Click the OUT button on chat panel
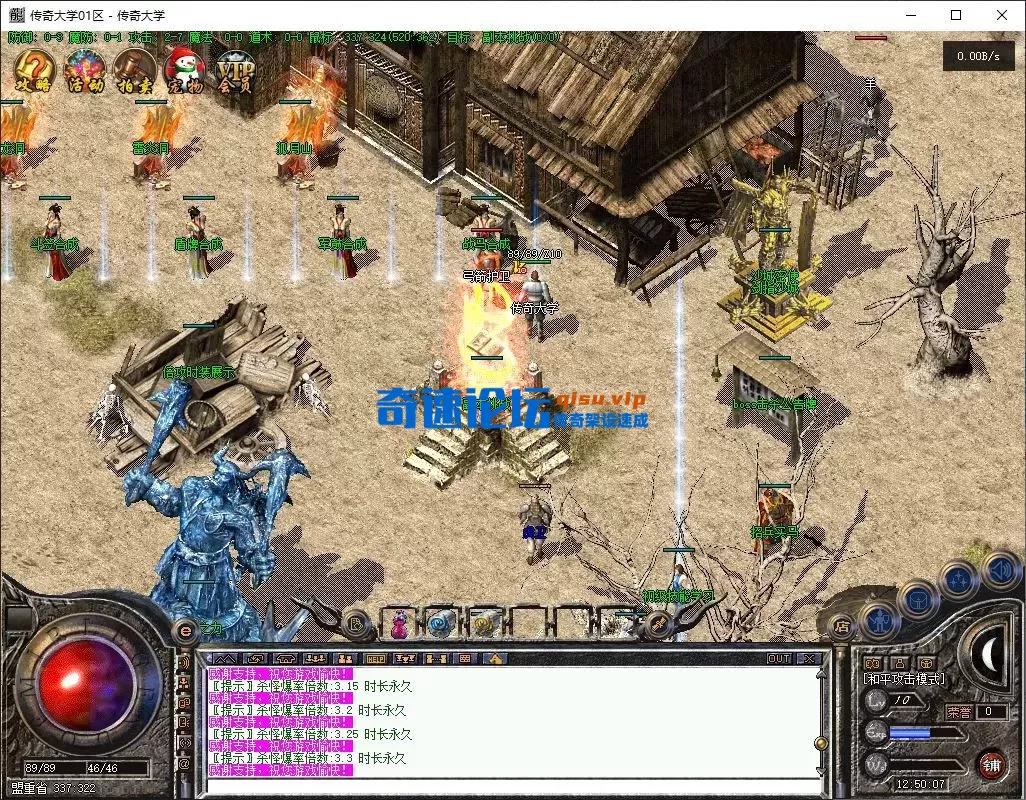Viewport: 1026px width, 800px height. 778,659
